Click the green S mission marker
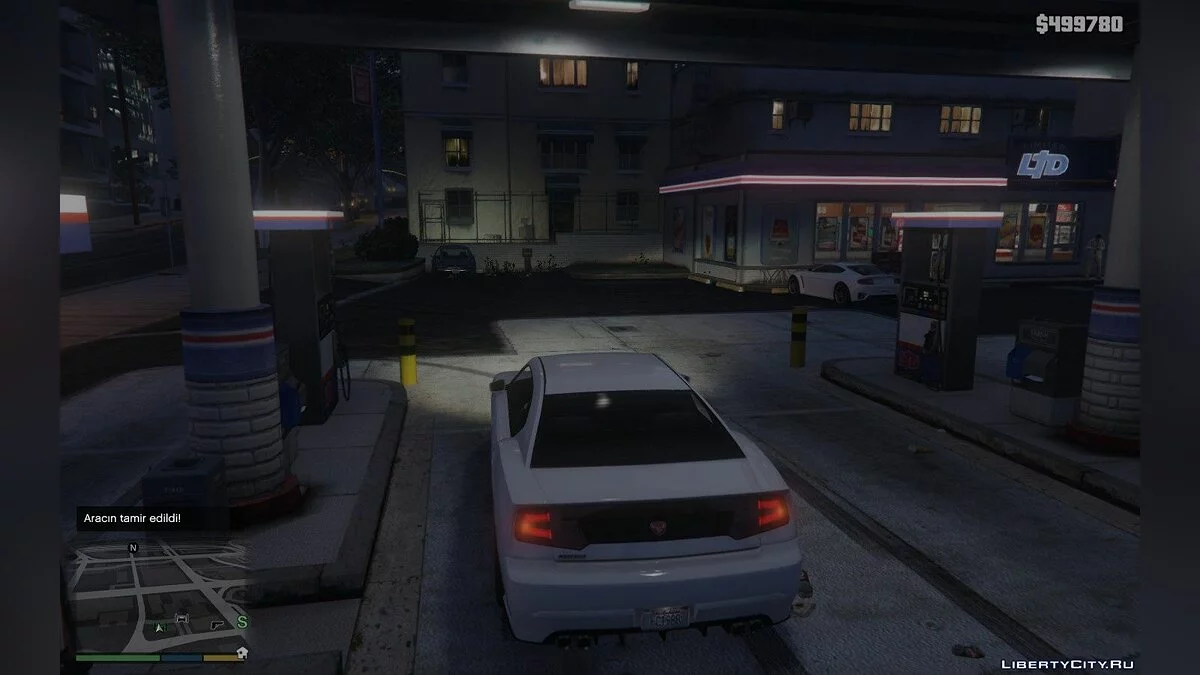The image size is (1200, 675). tap(241, 622)
